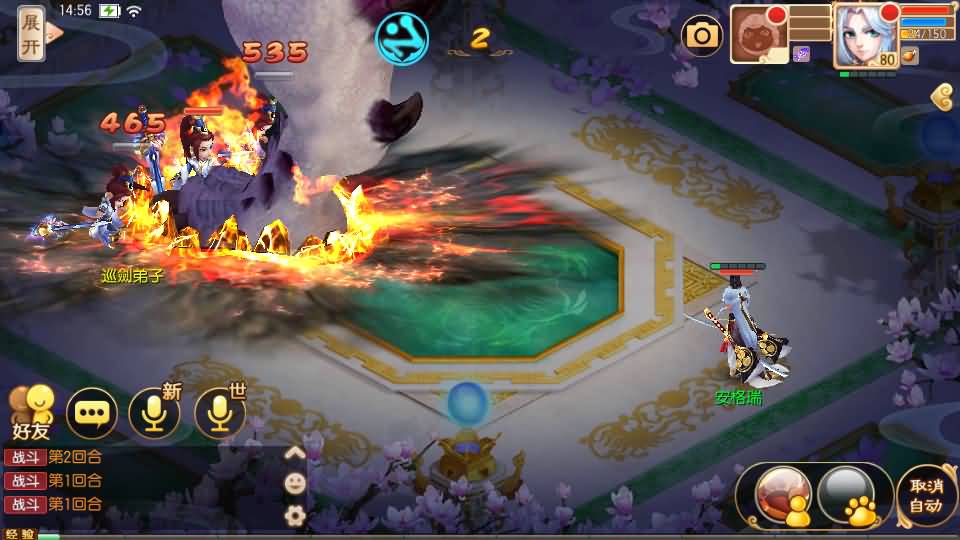
Task: Select the character auto-skill orb
Action: click(x=783, y=494)
